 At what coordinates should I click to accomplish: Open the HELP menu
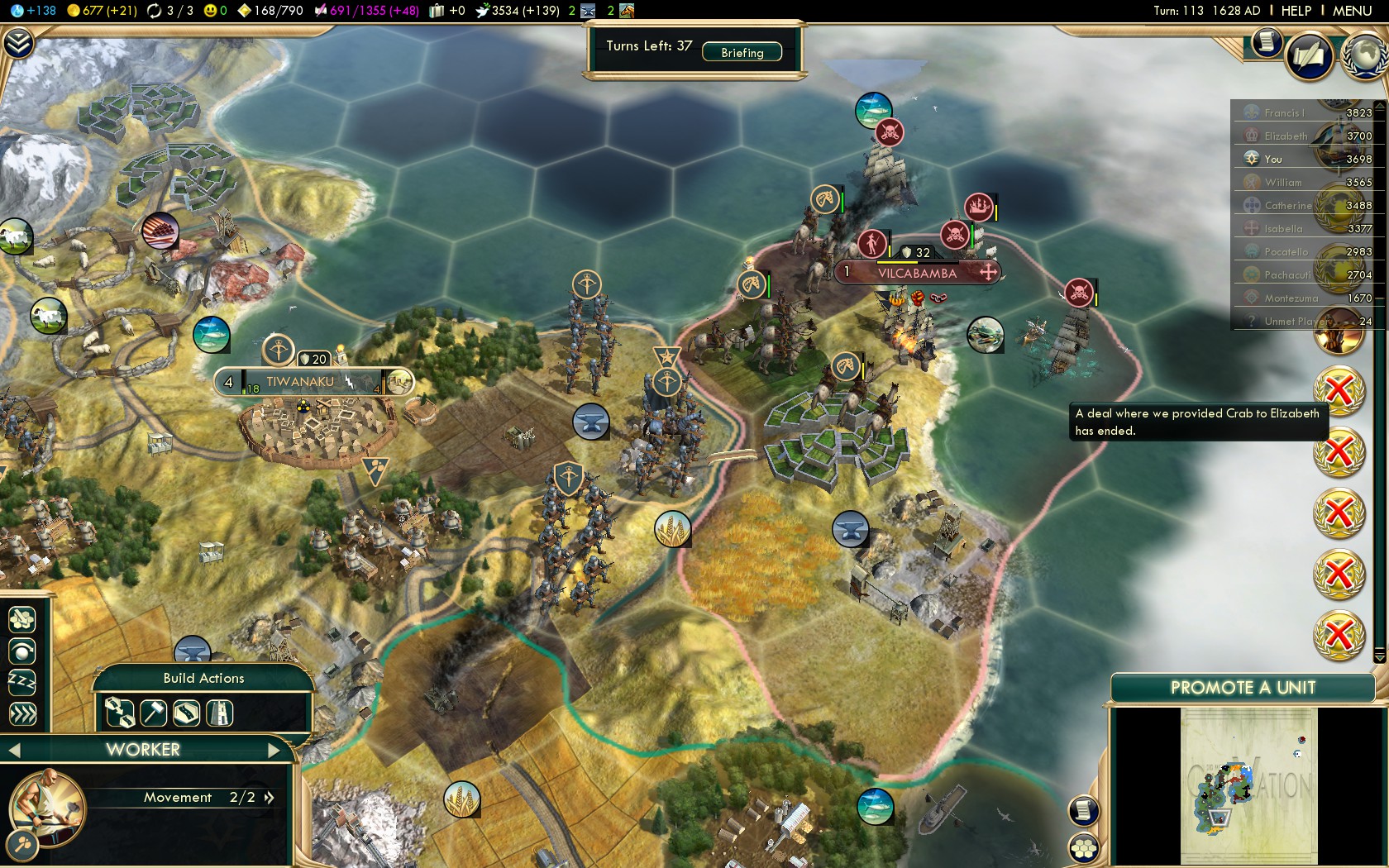[1296, 11]
